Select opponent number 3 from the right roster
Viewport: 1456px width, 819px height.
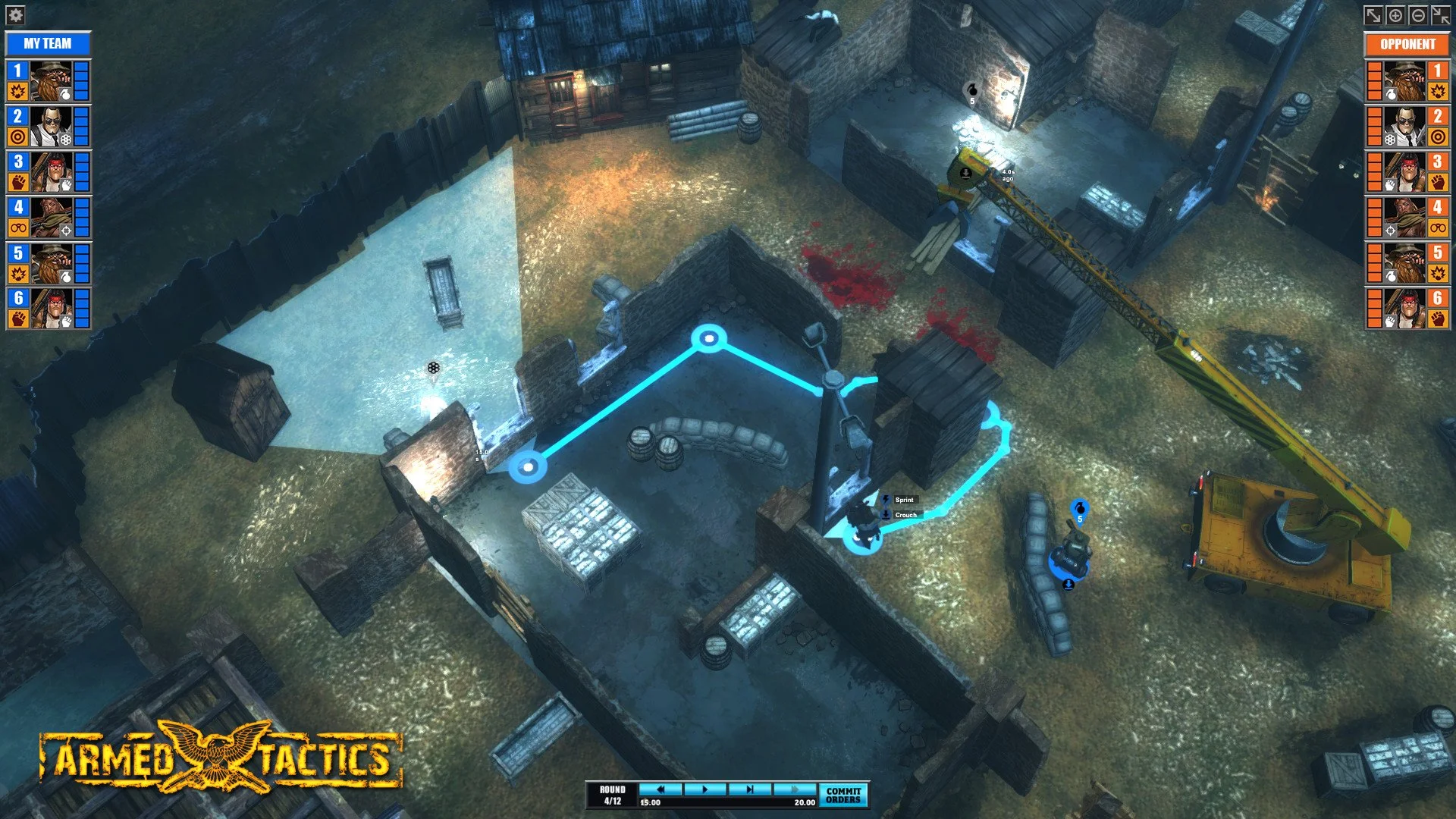(1437, 162)
